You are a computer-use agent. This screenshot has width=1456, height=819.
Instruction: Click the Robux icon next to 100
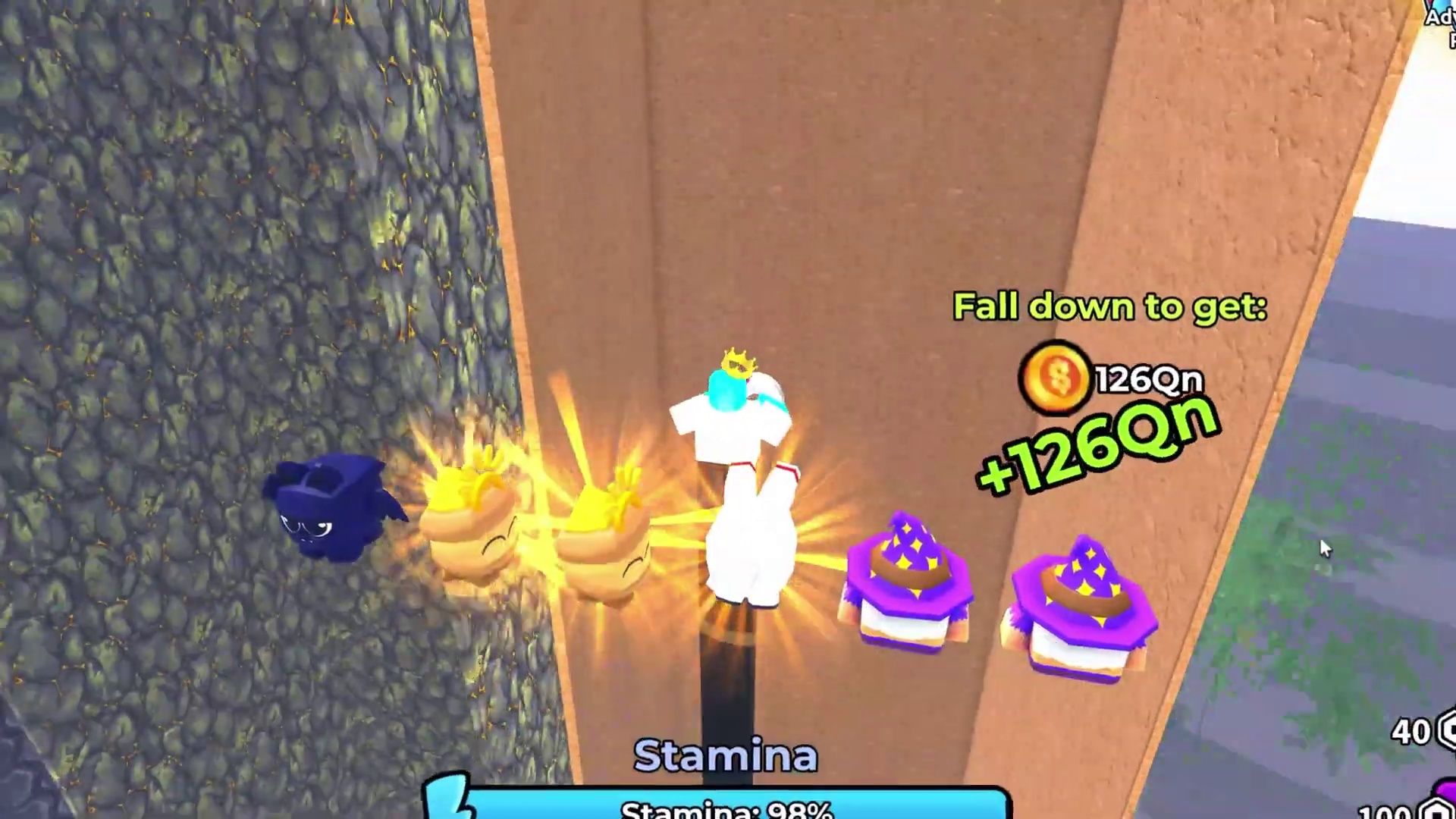pyautogui.click(x=1433, y=811)
